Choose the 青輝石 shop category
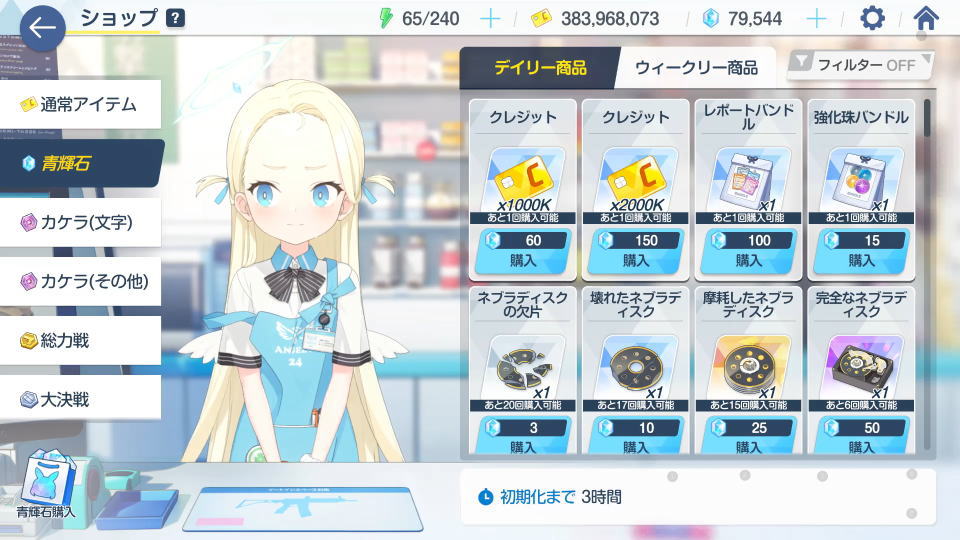The width and height of the screenshot is (960, 540). point(80,163)
